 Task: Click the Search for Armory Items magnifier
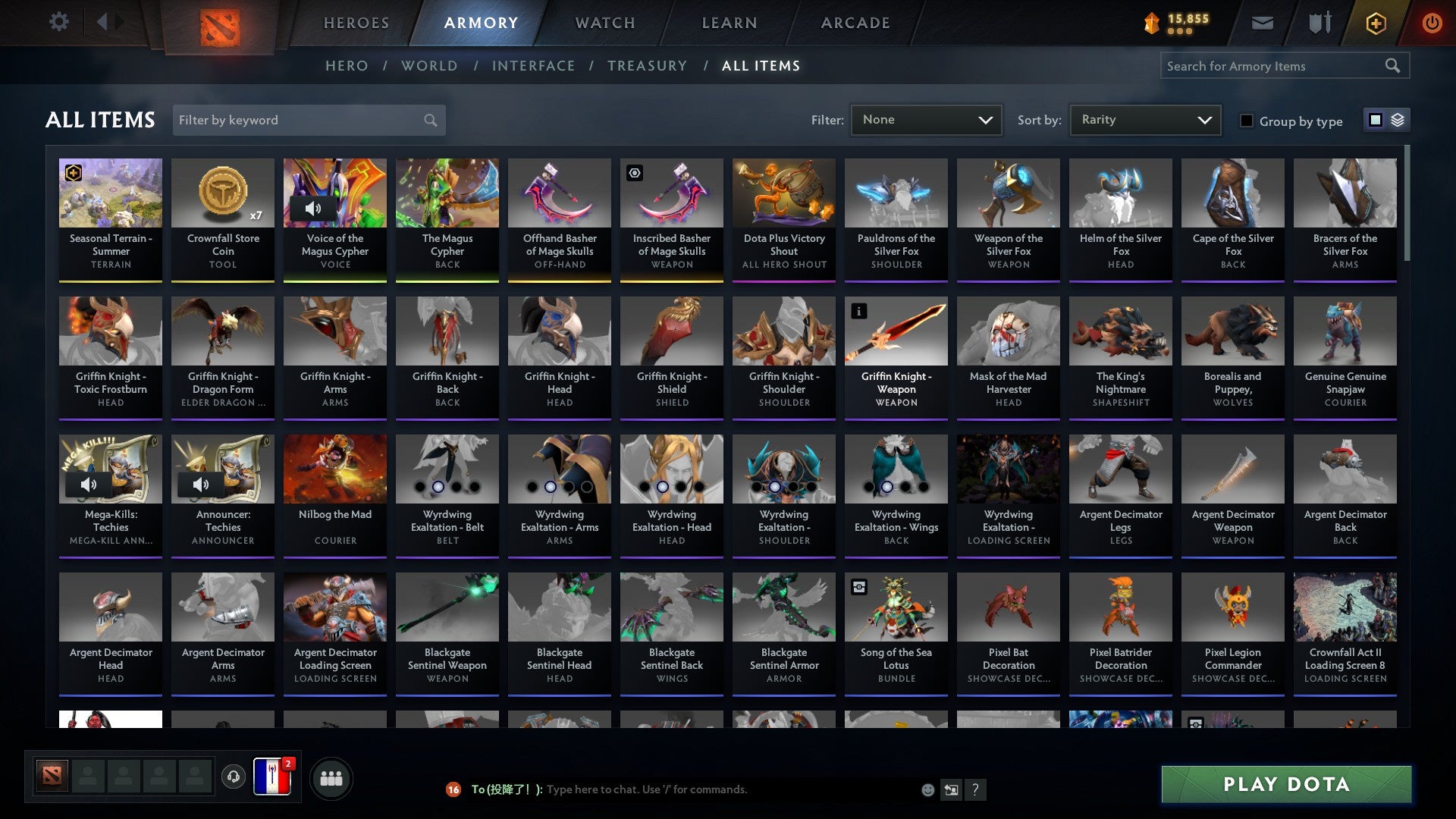pos(1394,66)
